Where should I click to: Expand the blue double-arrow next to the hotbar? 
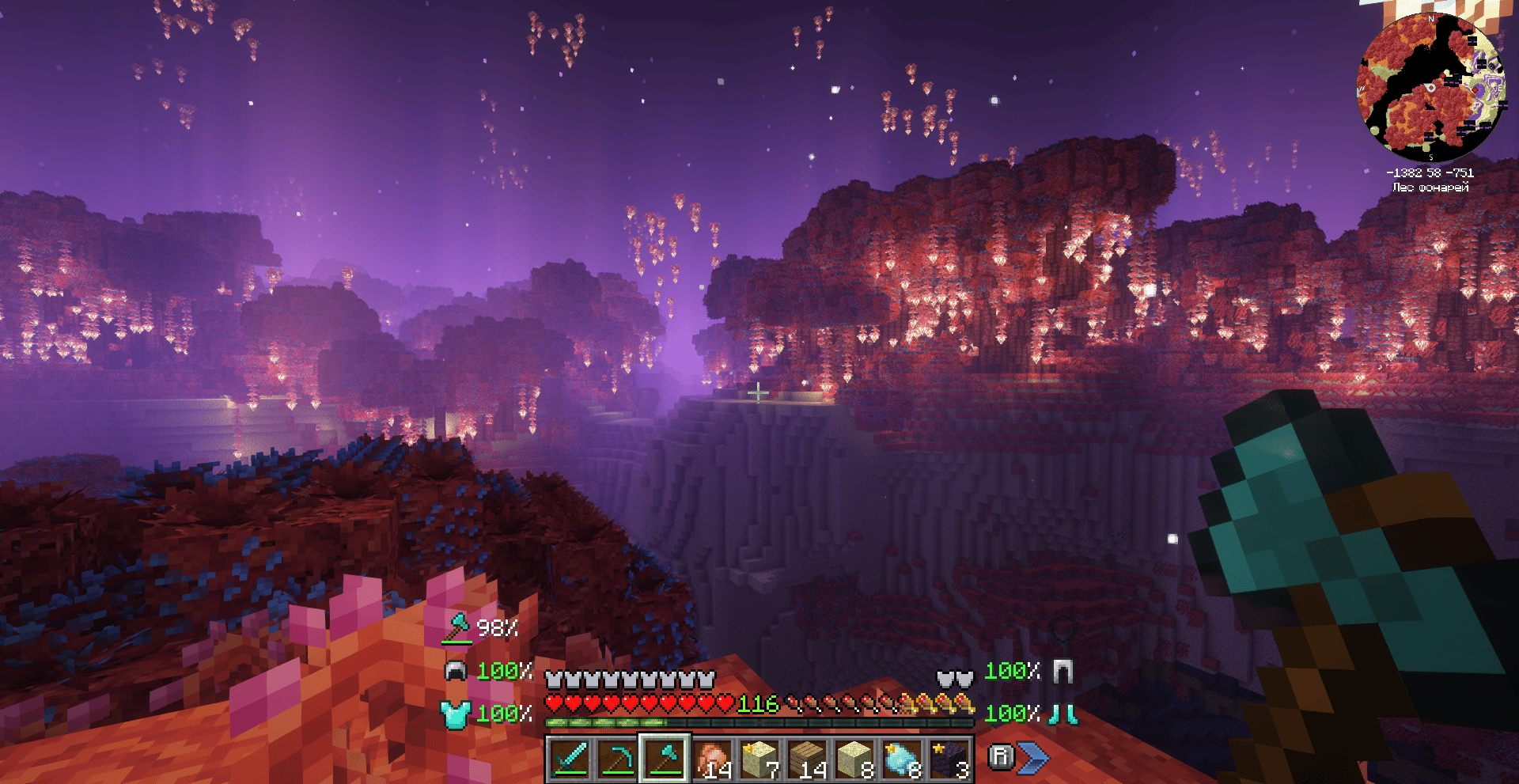[1034, 757]
